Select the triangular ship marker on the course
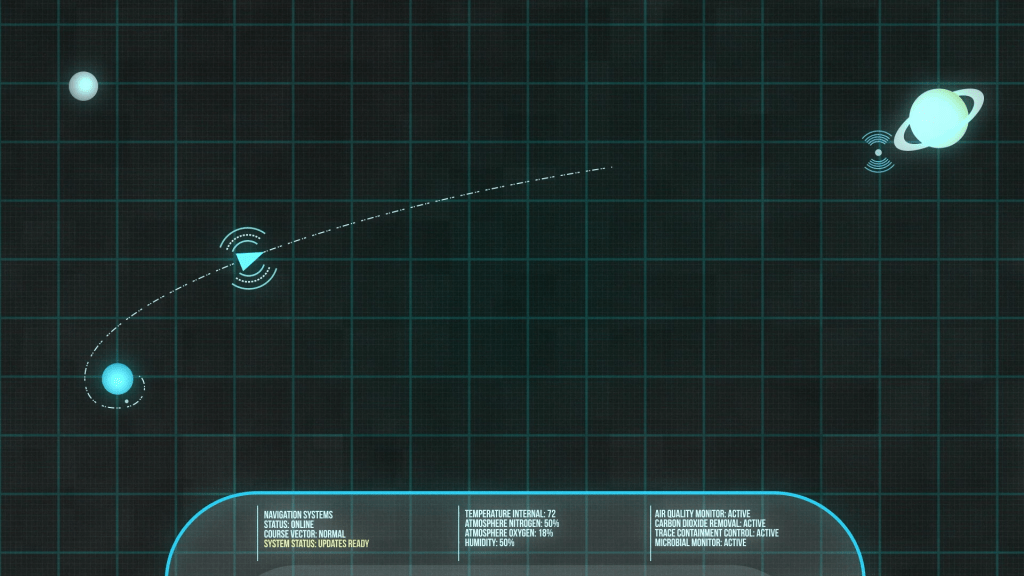This screenshot has width=1024, height=576. (248, 260)
